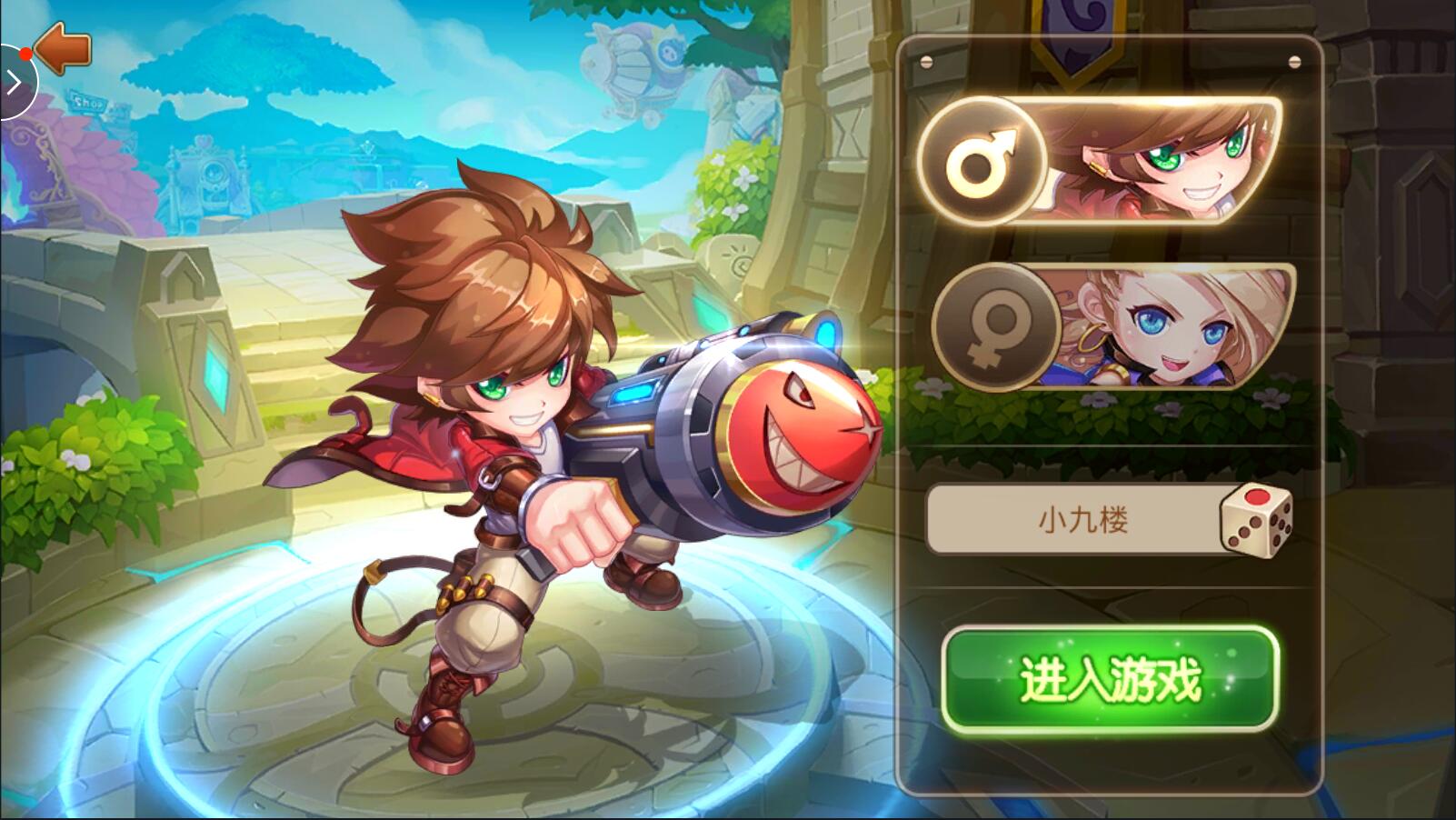The height and width of the screenshot is (820, 1456).
Task: Click the red notification dot on the side button
Action: [x=26, y=55]
